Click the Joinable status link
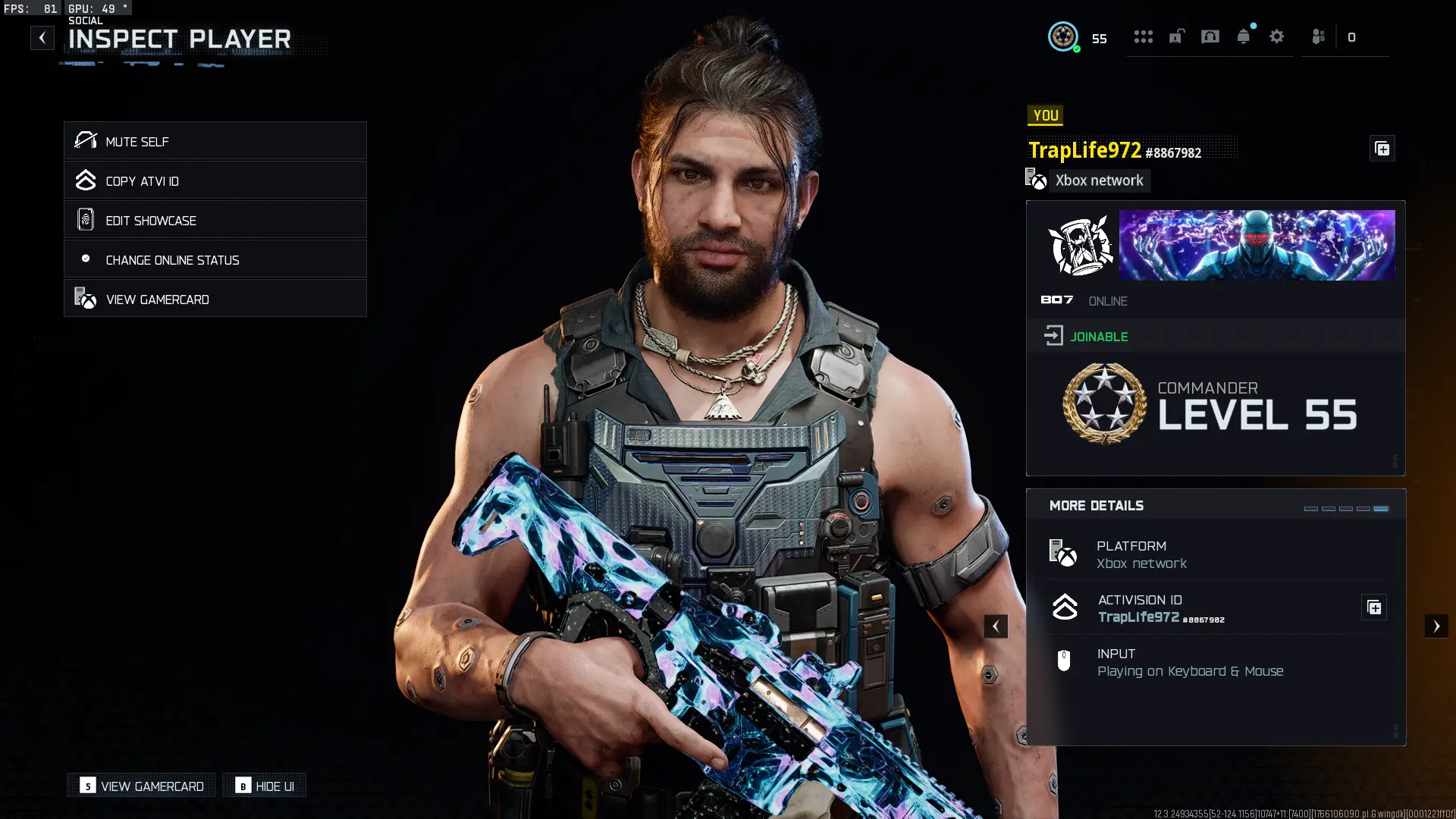This screenshot has width=1456, height=819. click(1098, 336)
